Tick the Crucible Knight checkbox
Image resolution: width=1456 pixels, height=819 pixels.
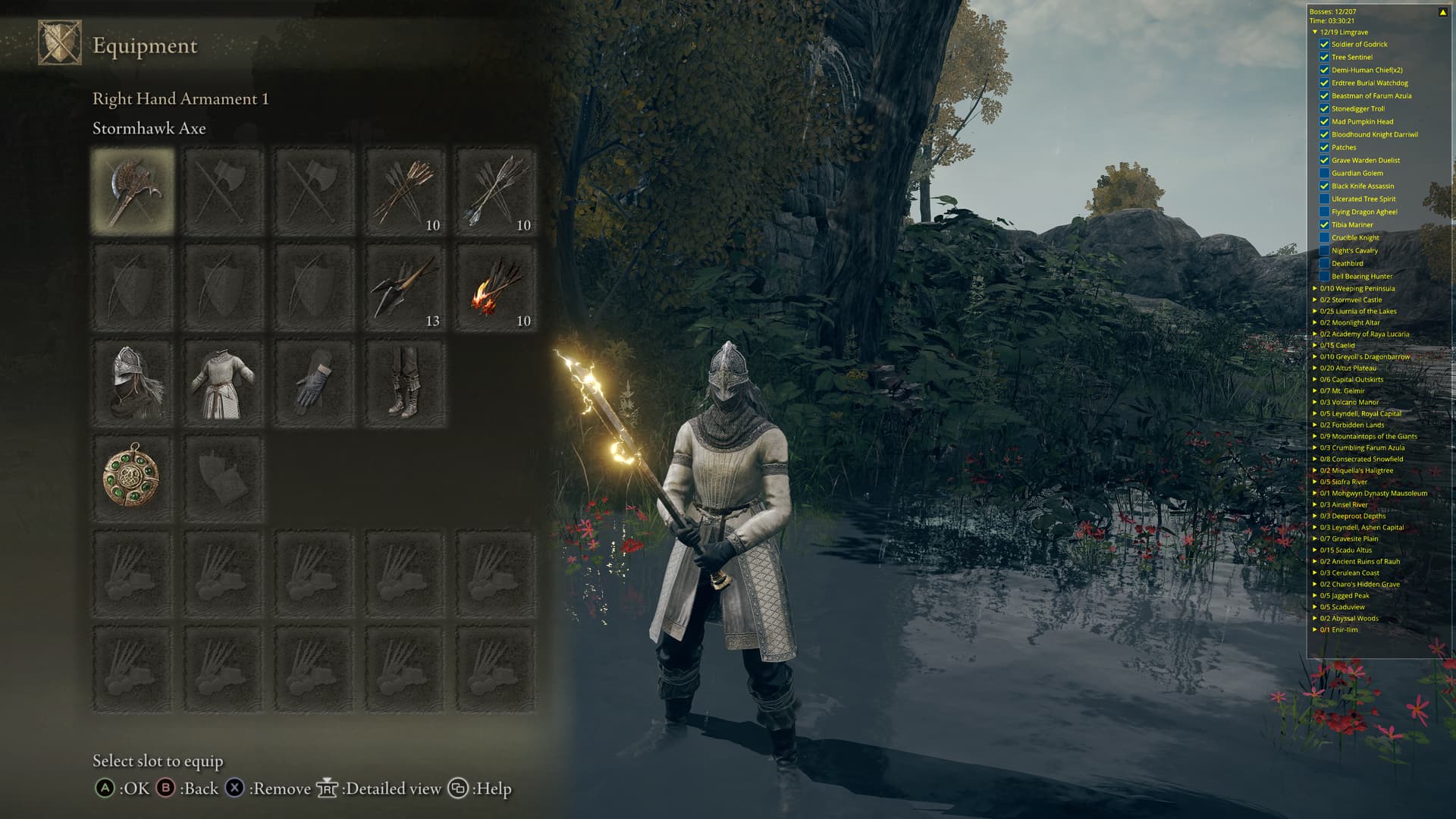(1324, 237)
